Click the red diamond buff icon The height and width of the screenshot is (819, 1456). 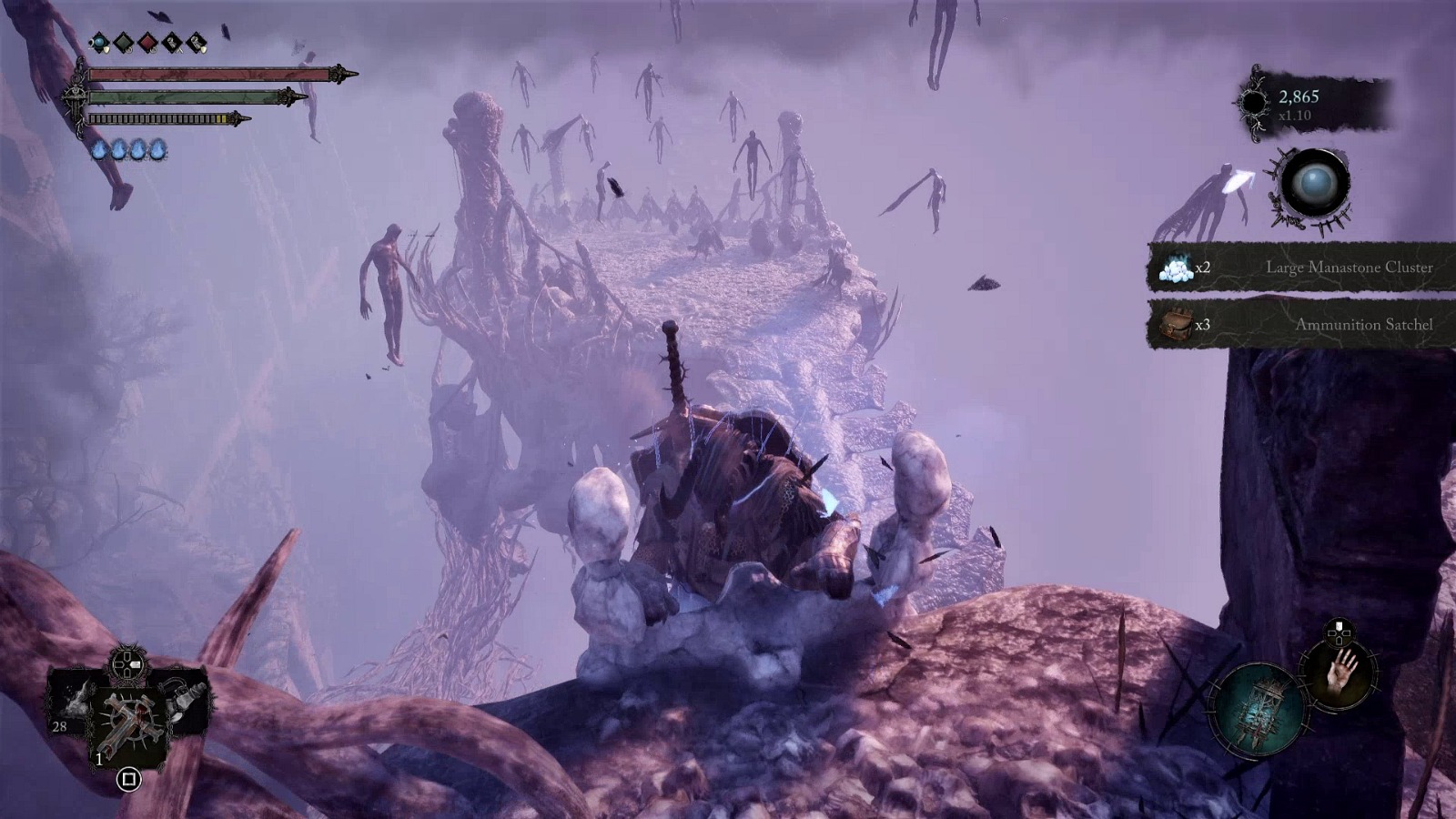pyautogui.click(x=147, y=42)
